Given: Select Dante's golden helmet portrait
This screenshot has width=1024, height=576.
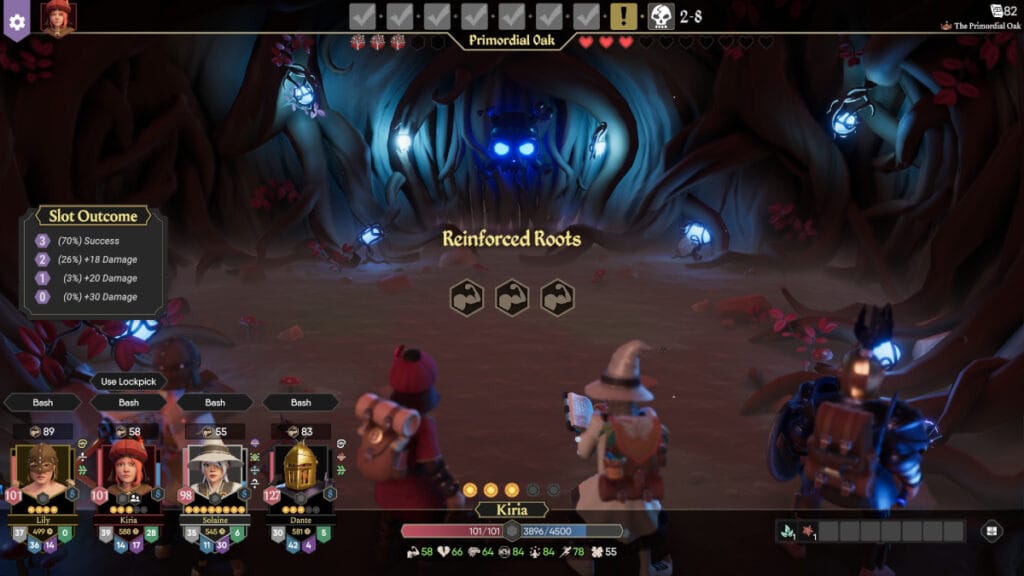Looking at the screenshot, I should tap(300, 467).
